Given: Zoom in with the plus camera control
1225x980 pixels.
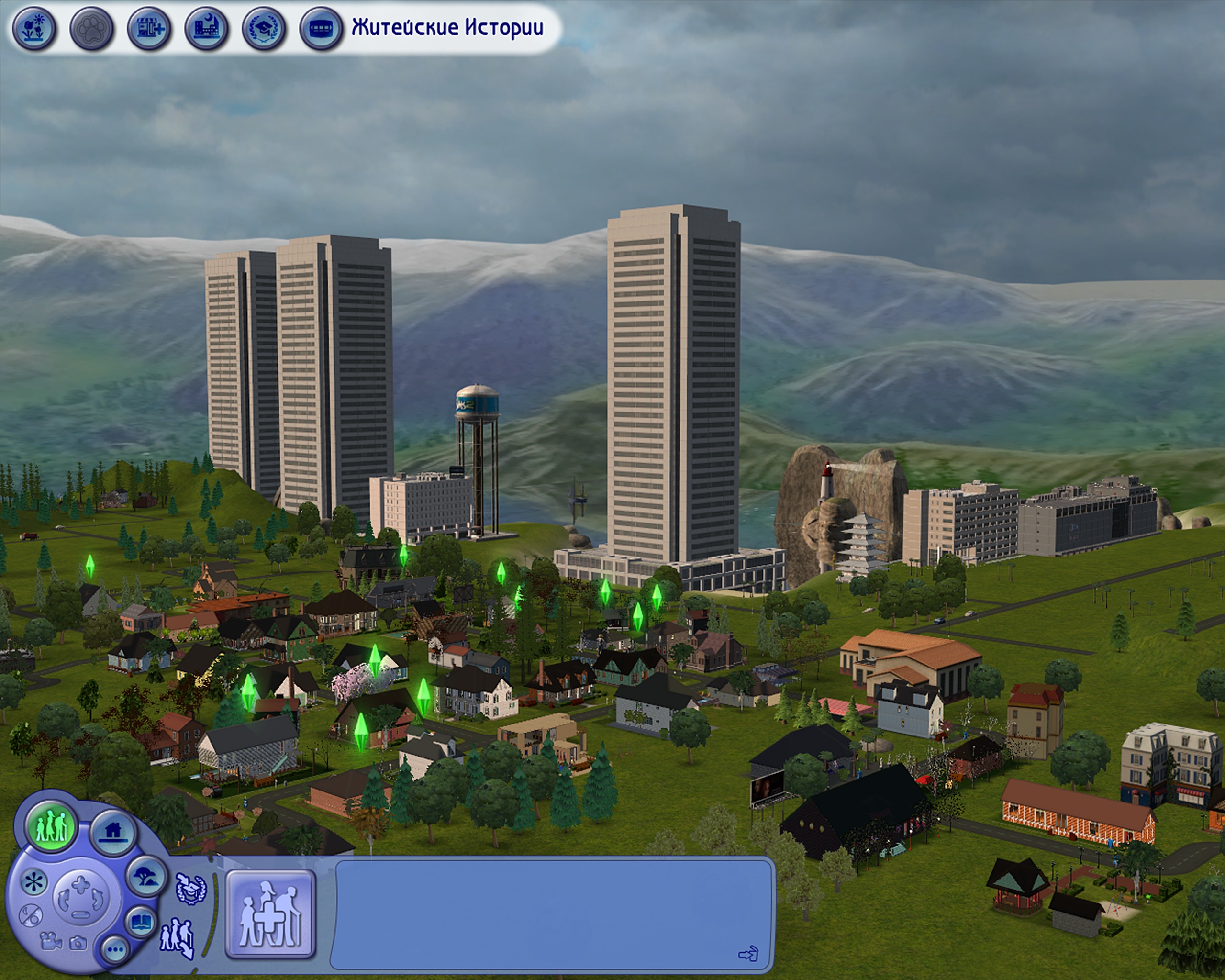Looking at the screenshot, I should click(x=81, y=884).
